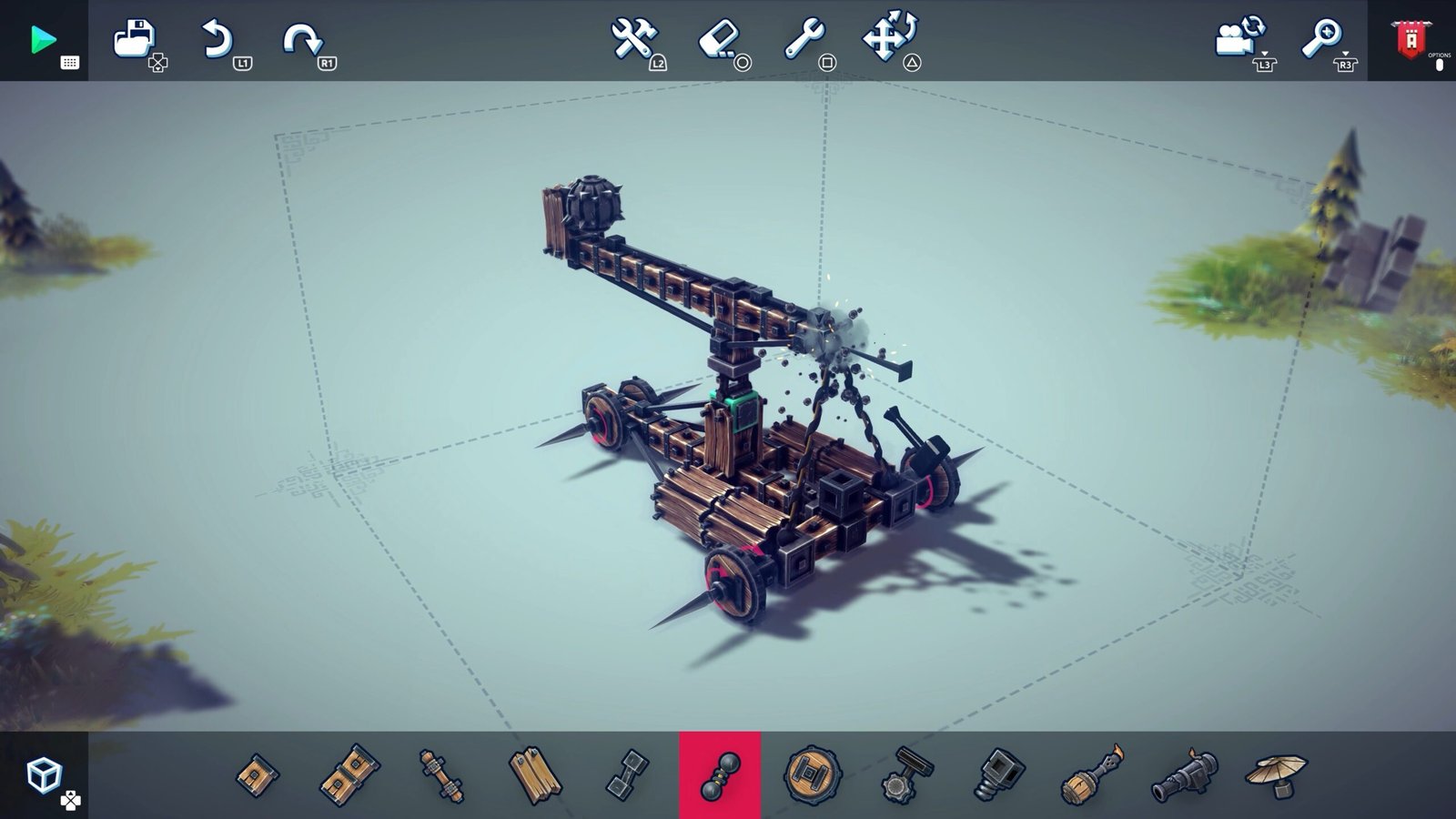This screenshot has width=1456, height=819.
Task: Open the save and load machine menu
Action: click(x=136, y=40)
